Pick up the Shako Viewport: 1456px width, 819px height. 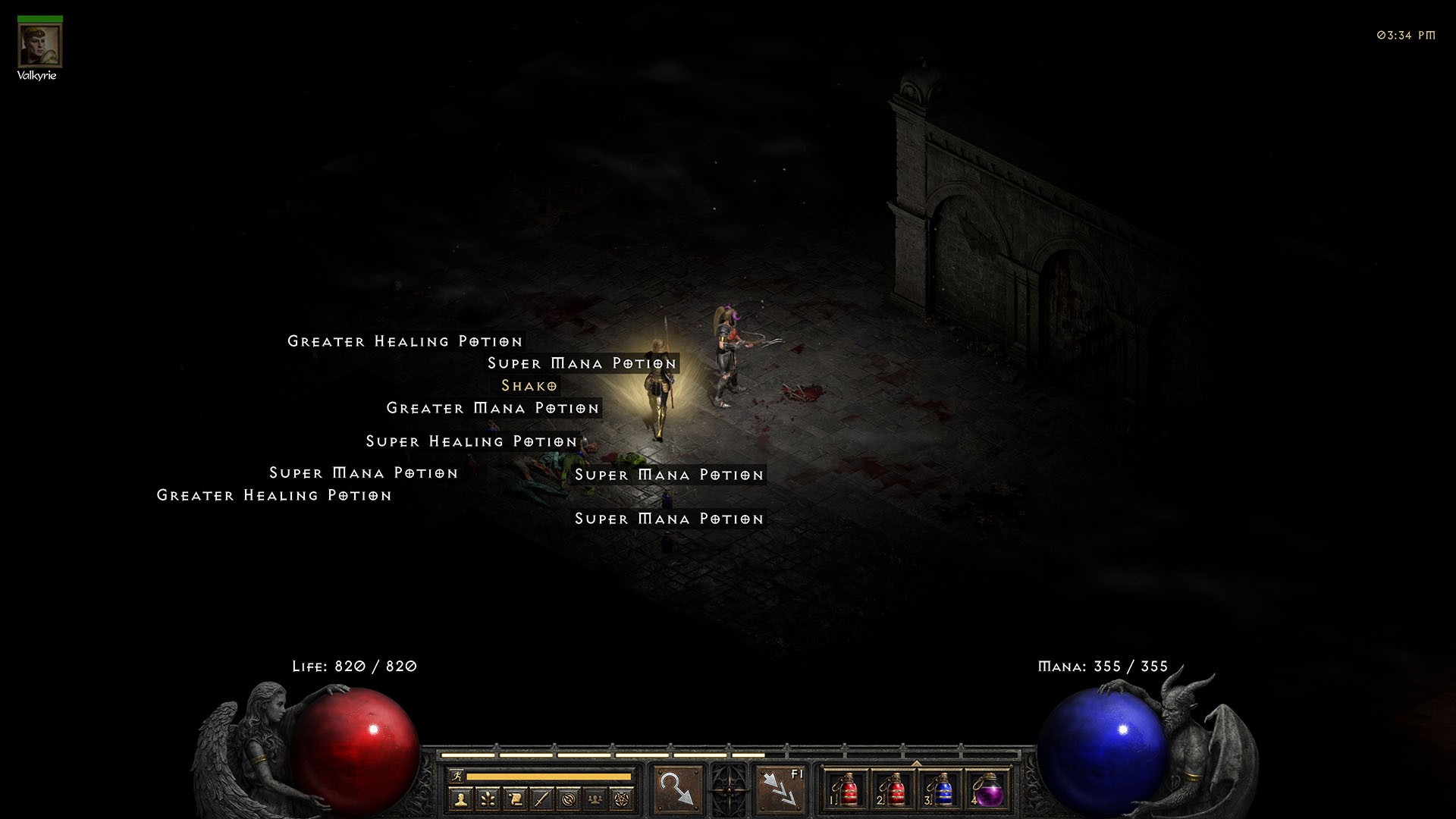529,386
